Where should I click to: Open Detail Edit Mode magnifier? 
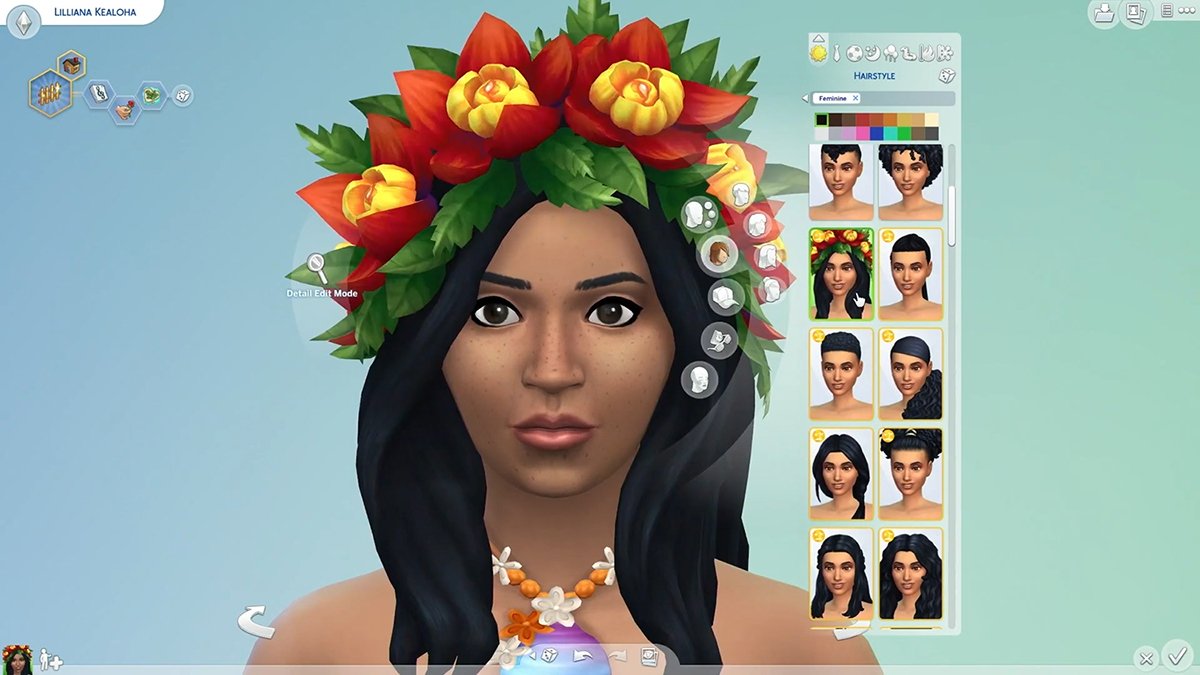(317, 268)
